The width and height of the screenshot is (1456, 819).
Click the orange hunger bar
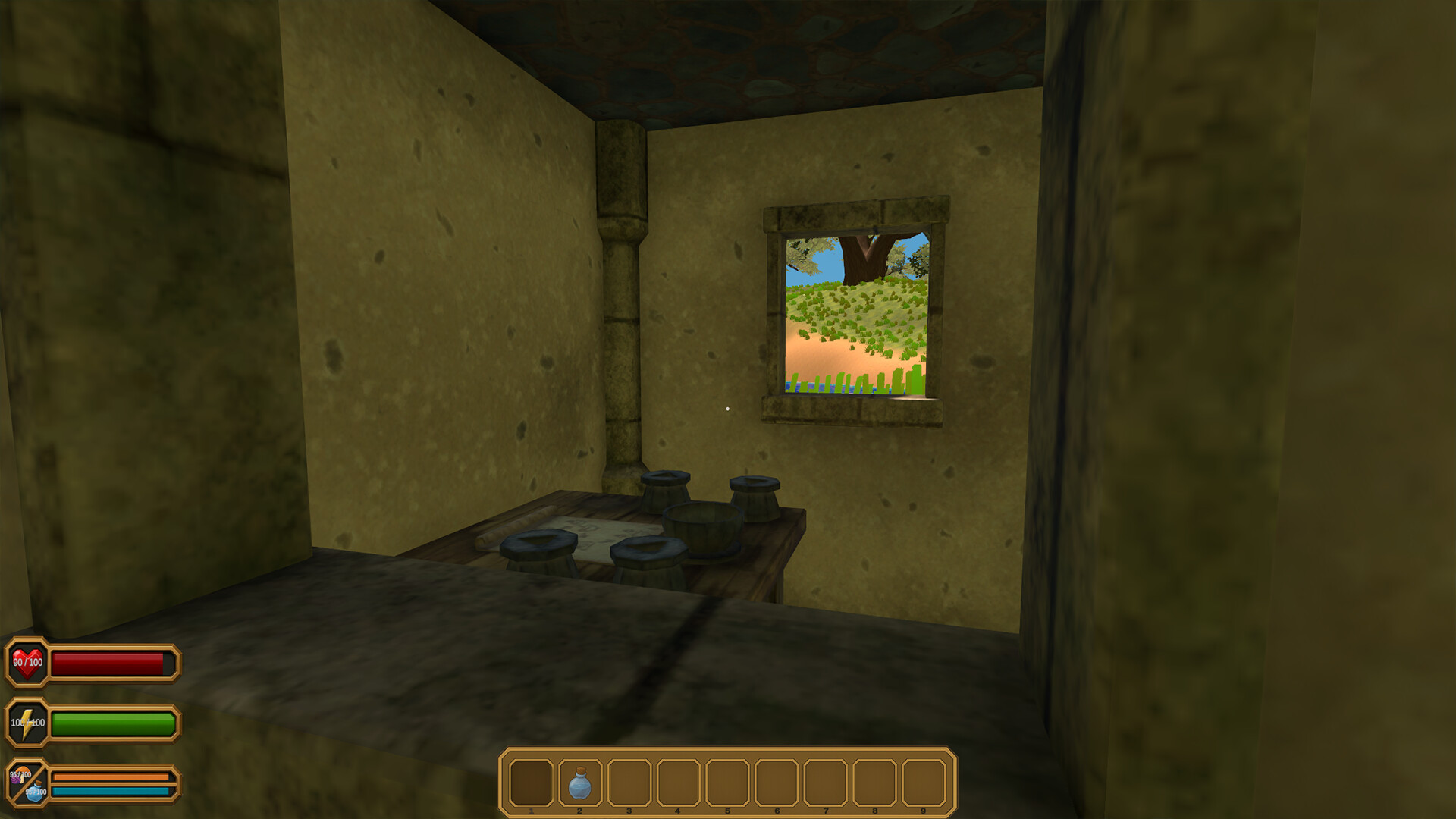pyautogui.click(x=112, y=776)
